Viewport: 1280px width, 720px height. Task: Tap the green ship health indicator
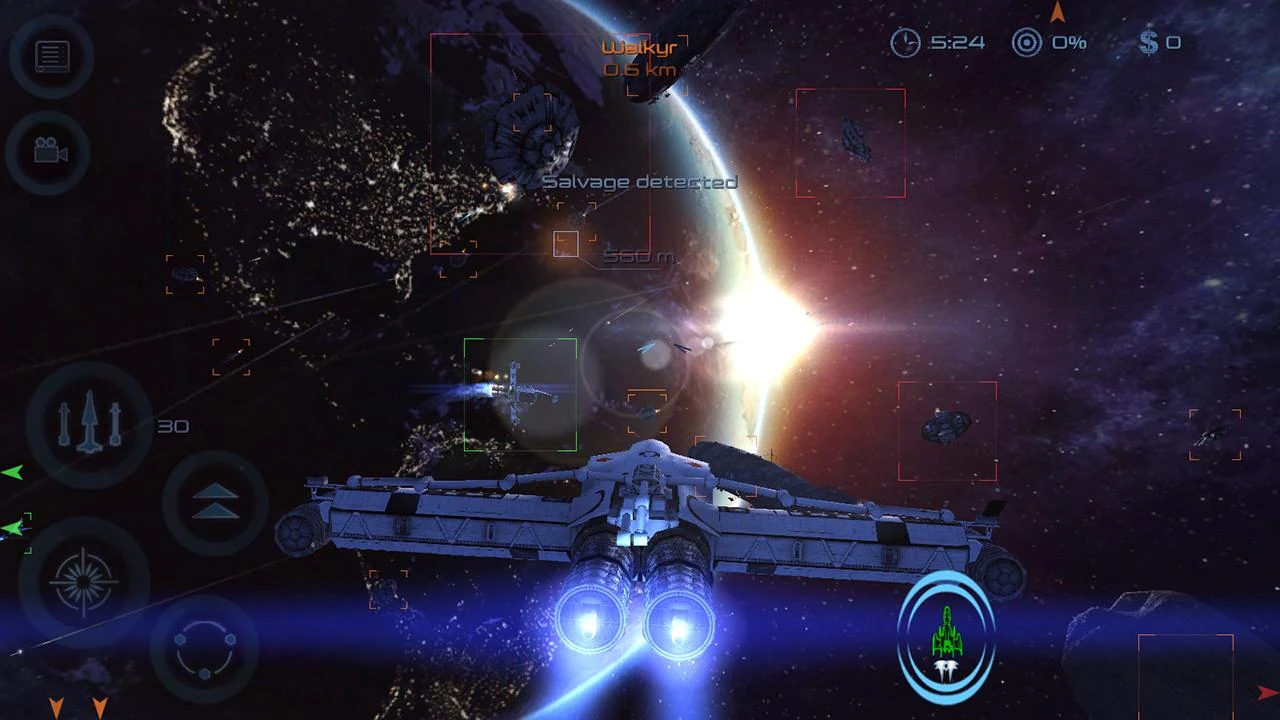point(947,632)
